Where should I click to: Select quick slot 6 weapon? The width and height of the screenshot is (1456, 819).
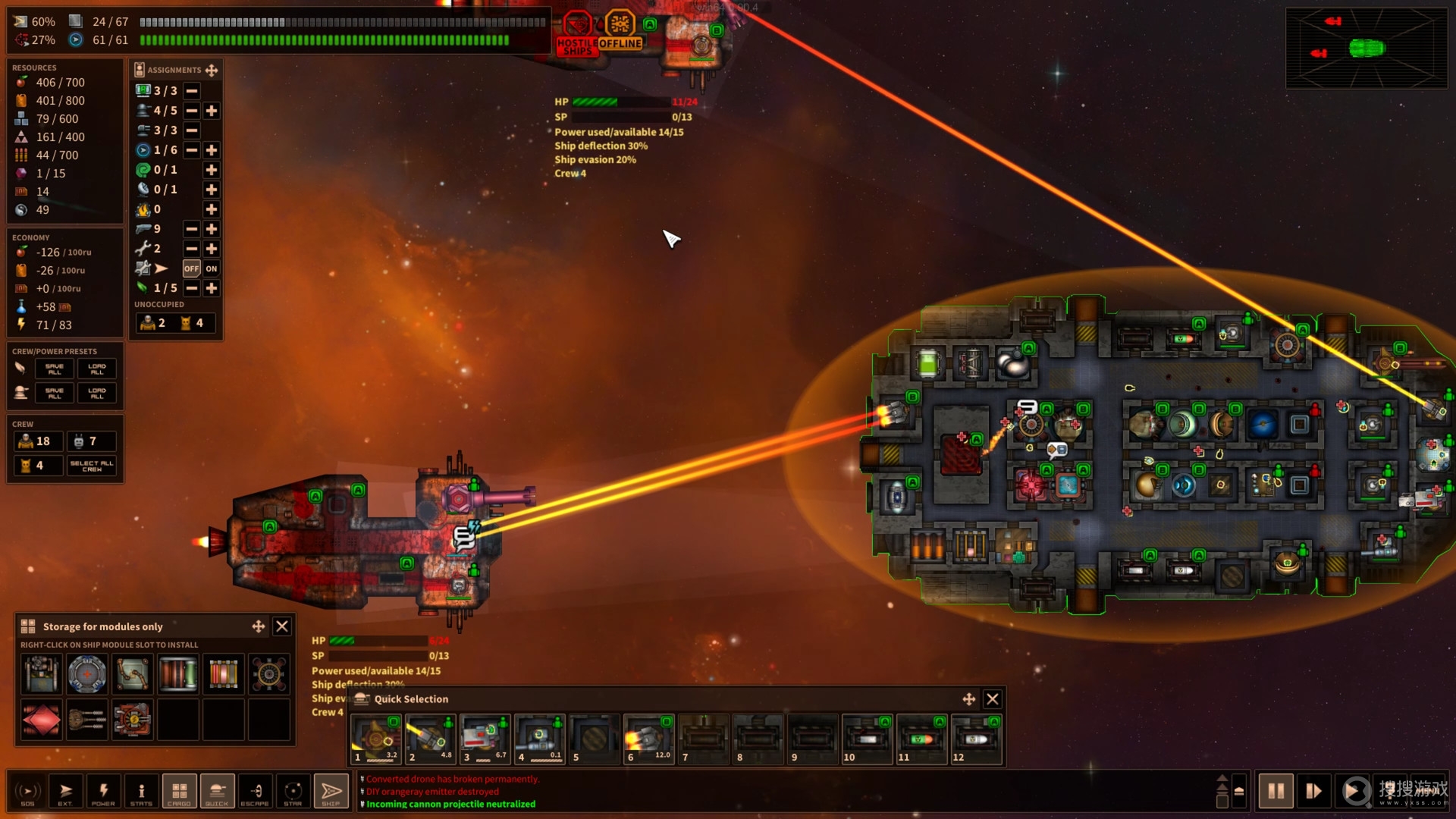[x=648, y=738]
